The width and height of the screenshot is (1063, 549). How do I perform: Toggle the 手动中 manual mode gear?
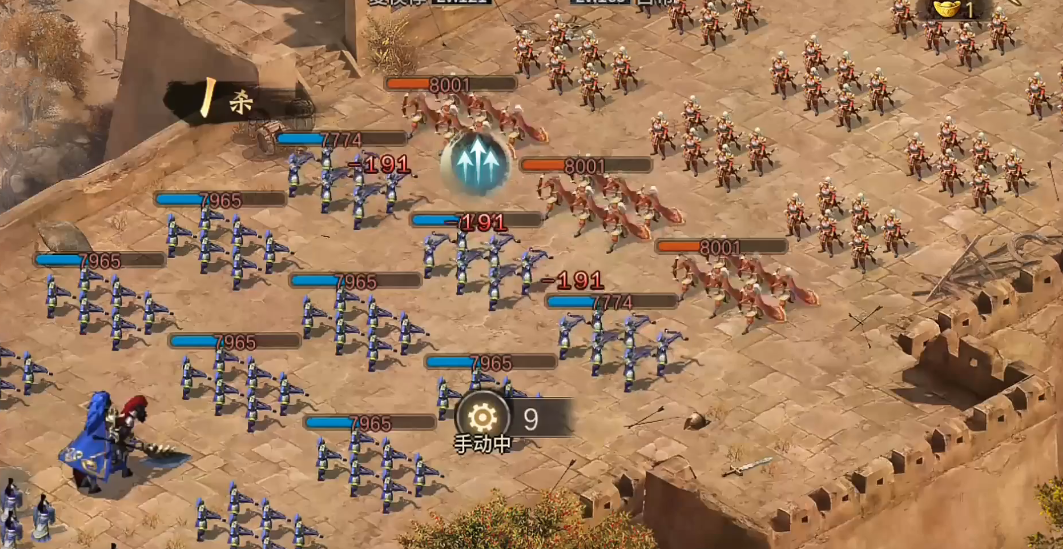pos(482,417)
